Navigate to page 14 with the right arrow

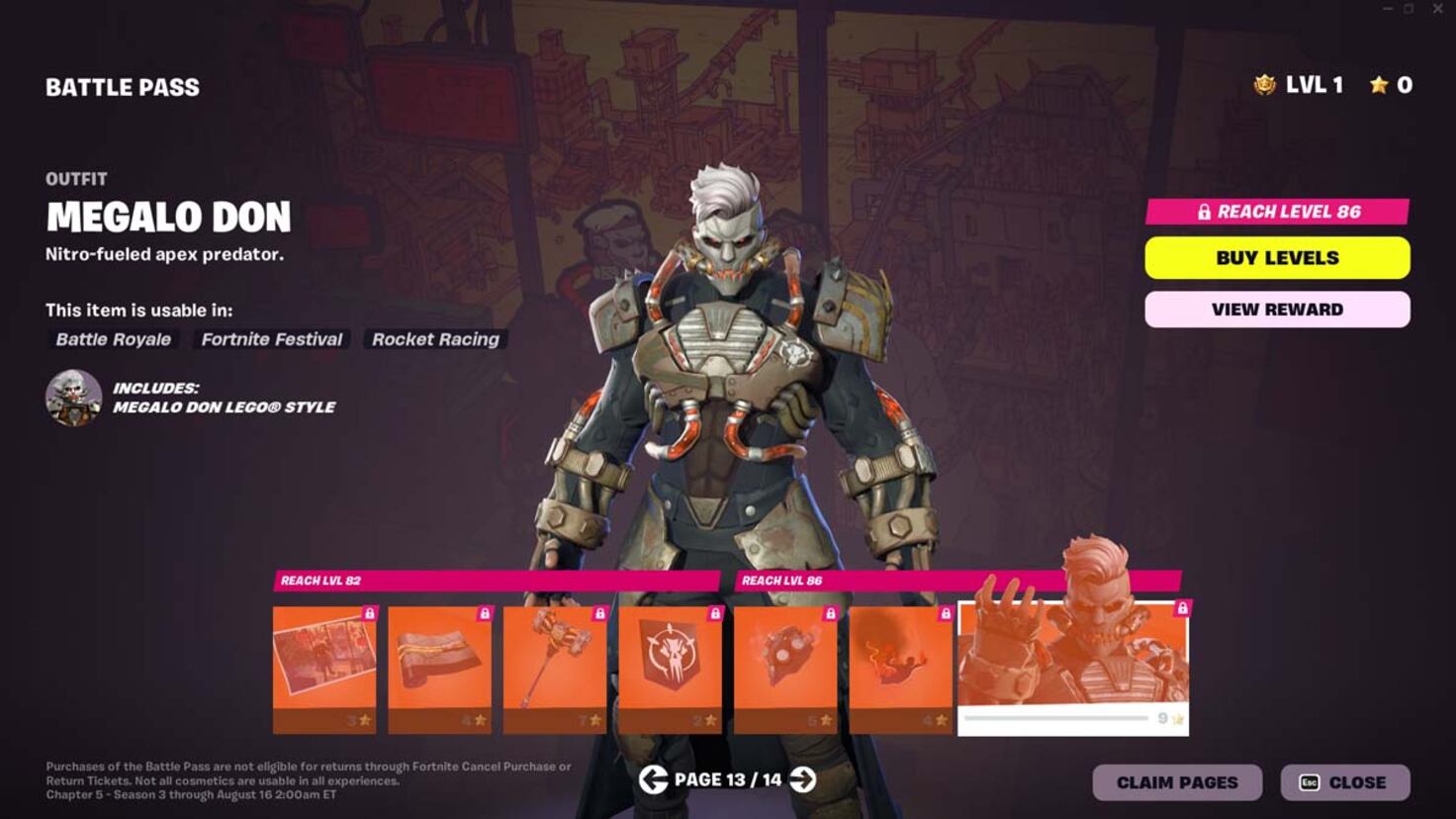point(803,780)
